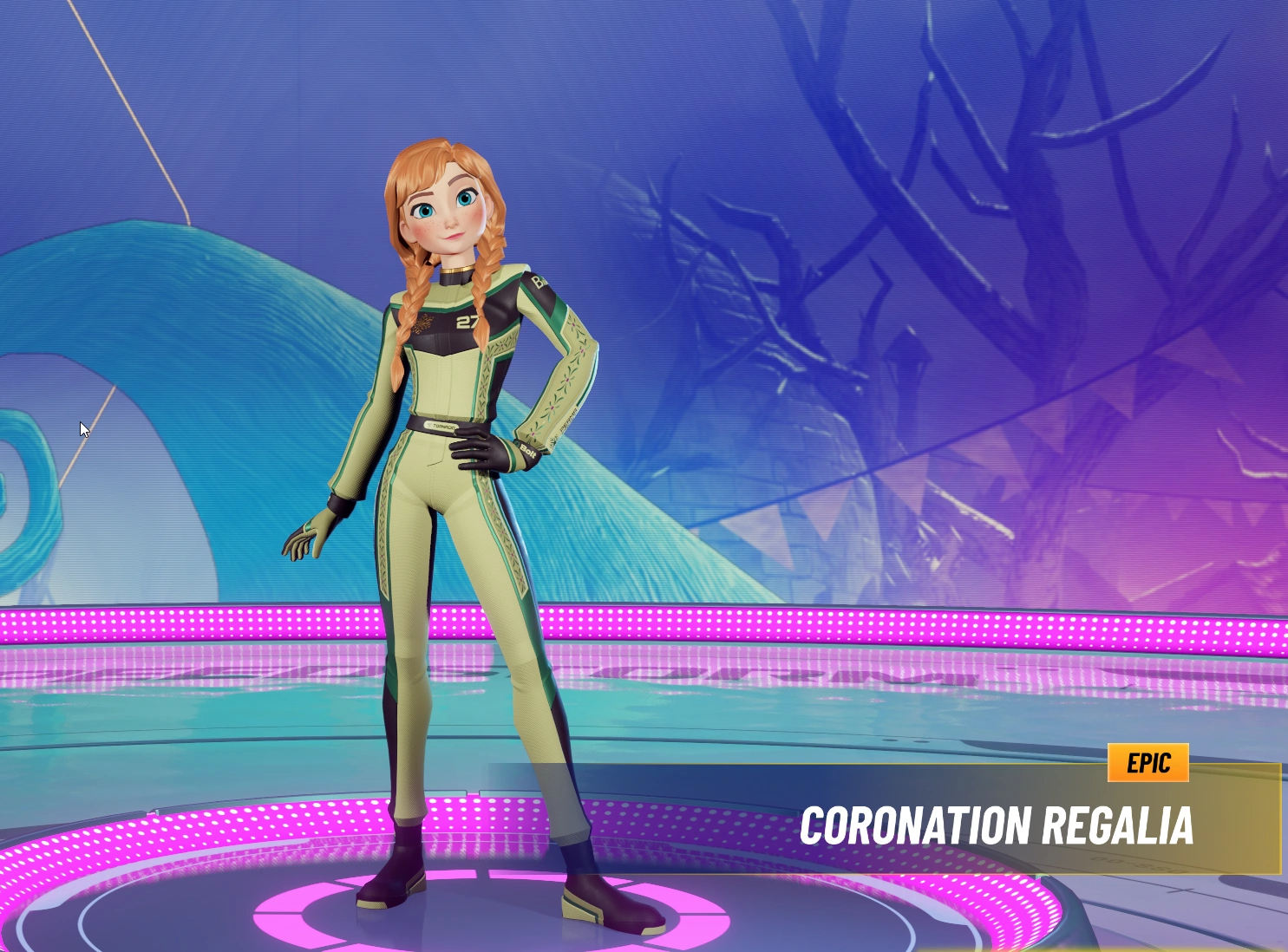Click the golden choker on Anna's neck
Screen dimensions: 1288x952
pos(455,270)
